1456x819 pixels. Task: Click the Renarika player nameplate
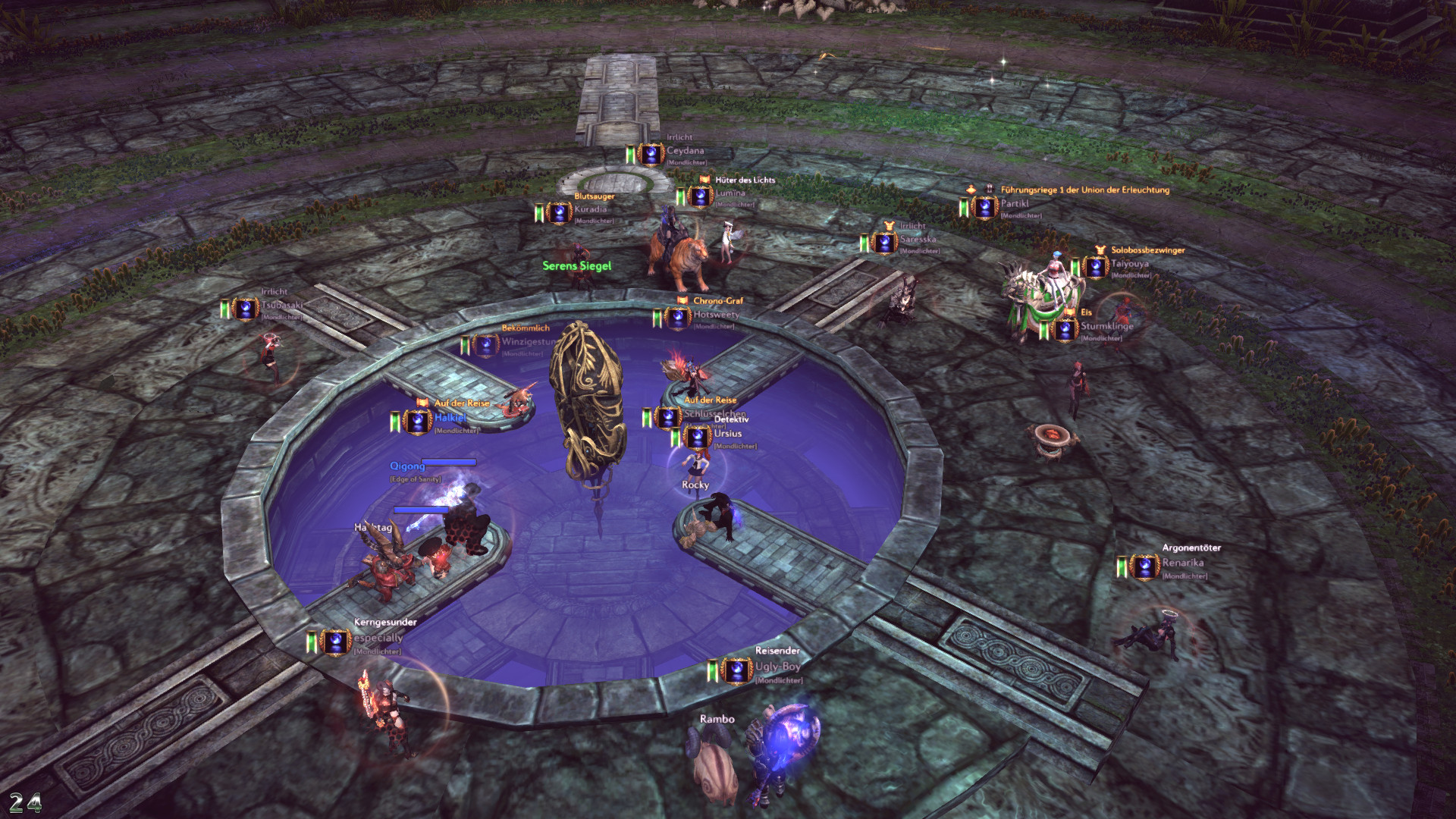click(1182, 563)
